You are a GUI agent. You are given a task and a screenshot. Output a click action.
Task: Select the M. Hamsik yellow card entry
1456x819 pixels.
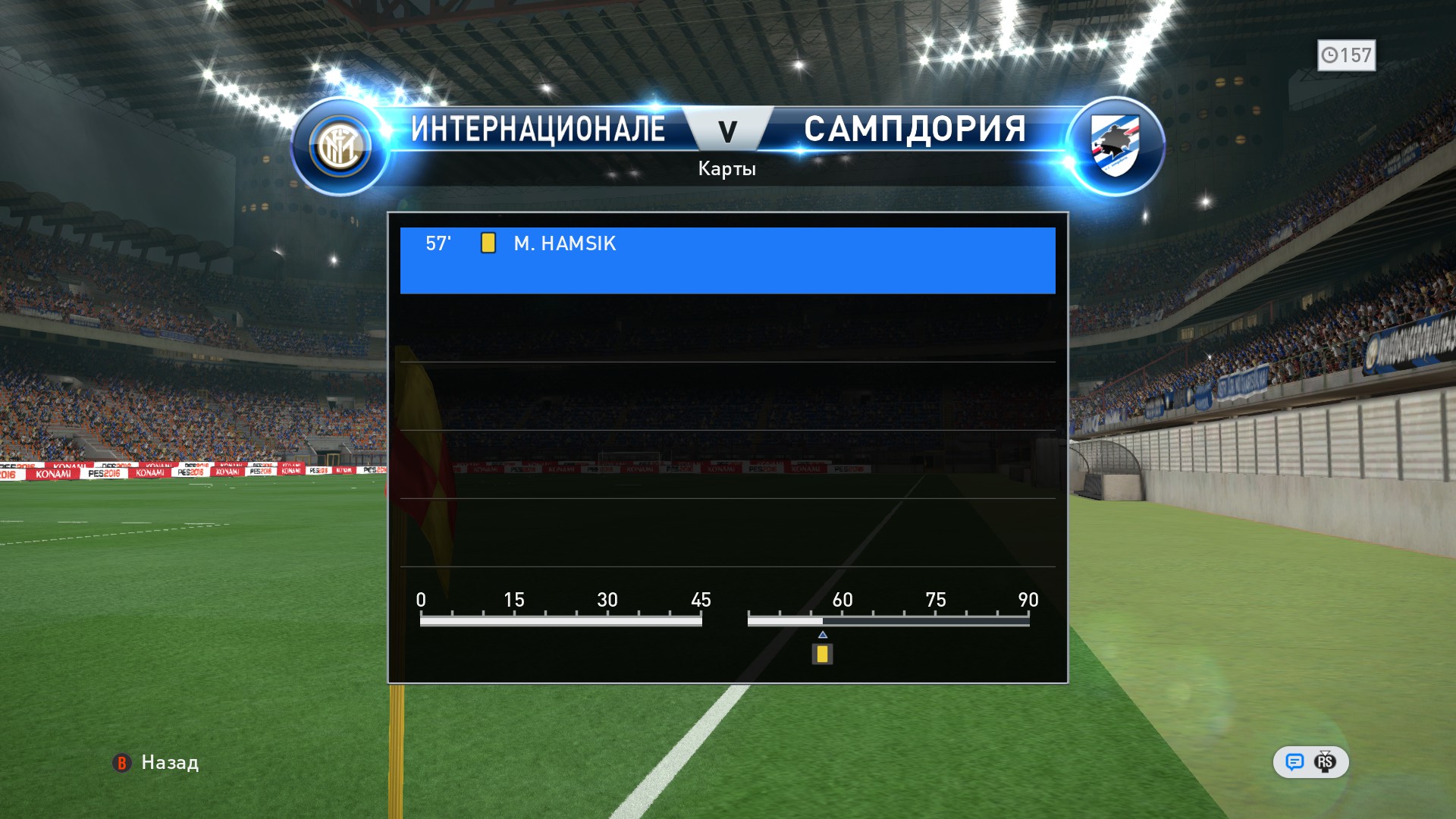click(726, 259)
